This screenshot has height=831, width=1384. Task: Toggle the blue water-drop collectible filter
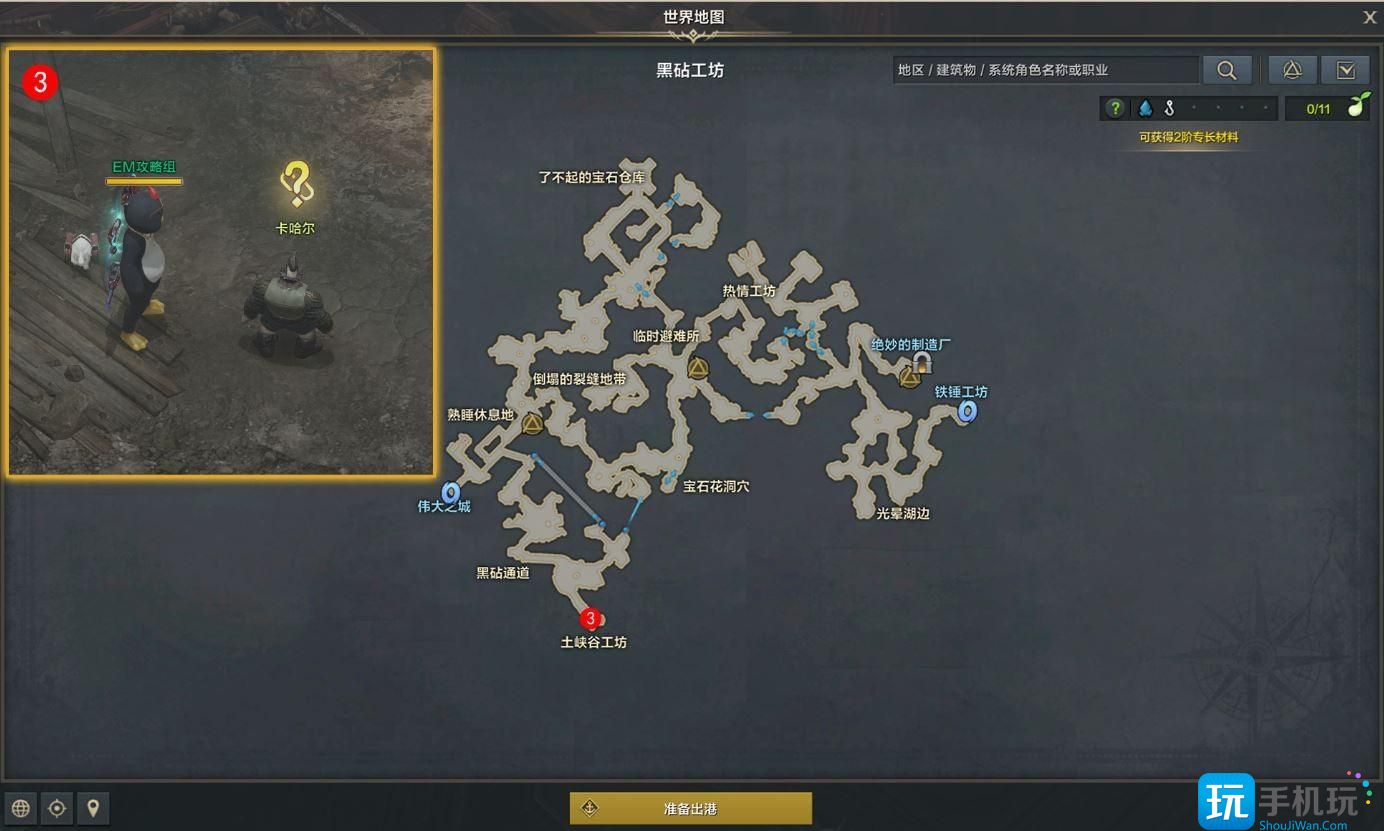1143,108
